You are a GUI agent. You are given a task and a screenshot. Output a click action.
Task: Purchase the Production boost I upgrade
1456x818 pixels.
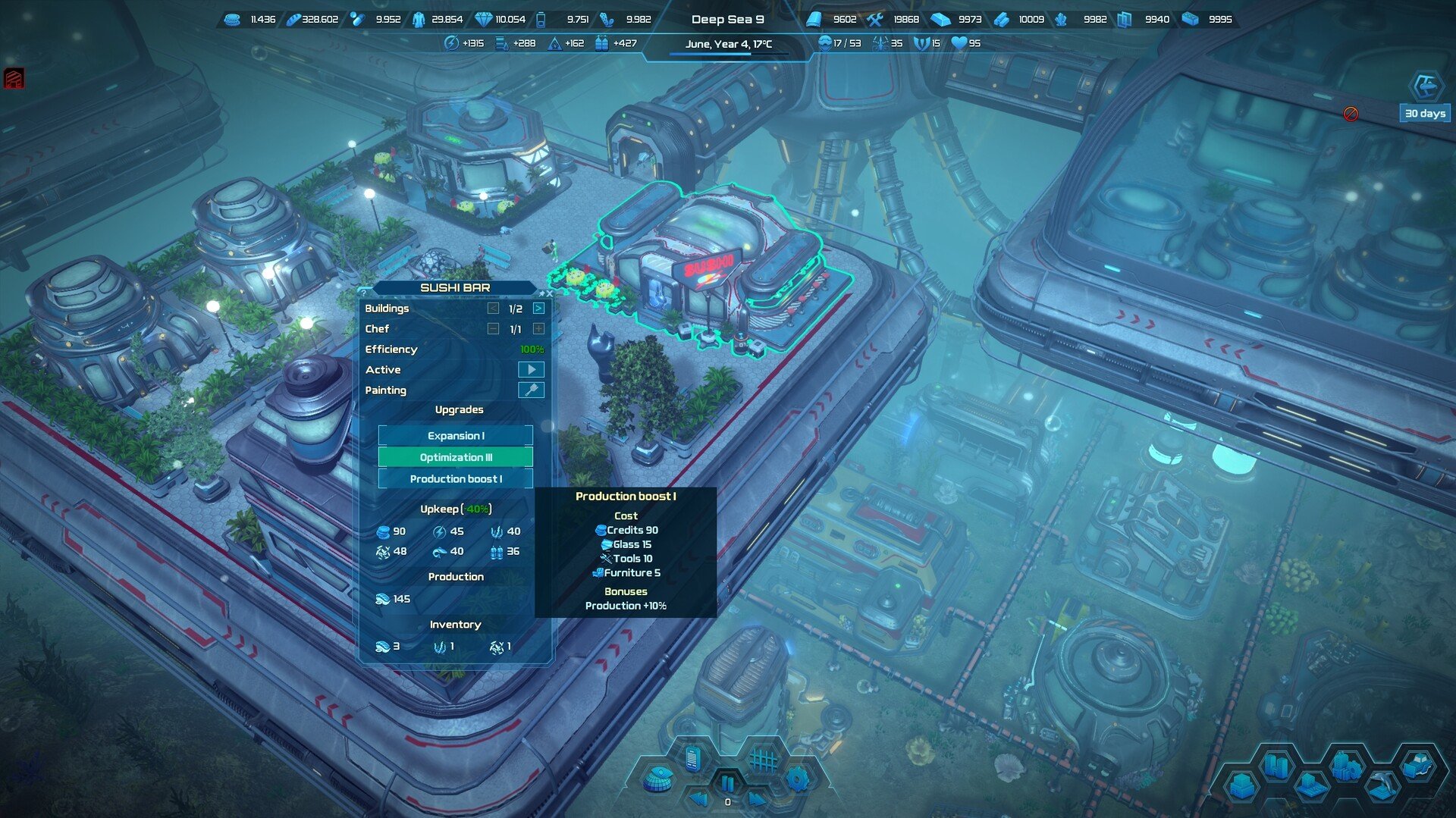(455, 479)
